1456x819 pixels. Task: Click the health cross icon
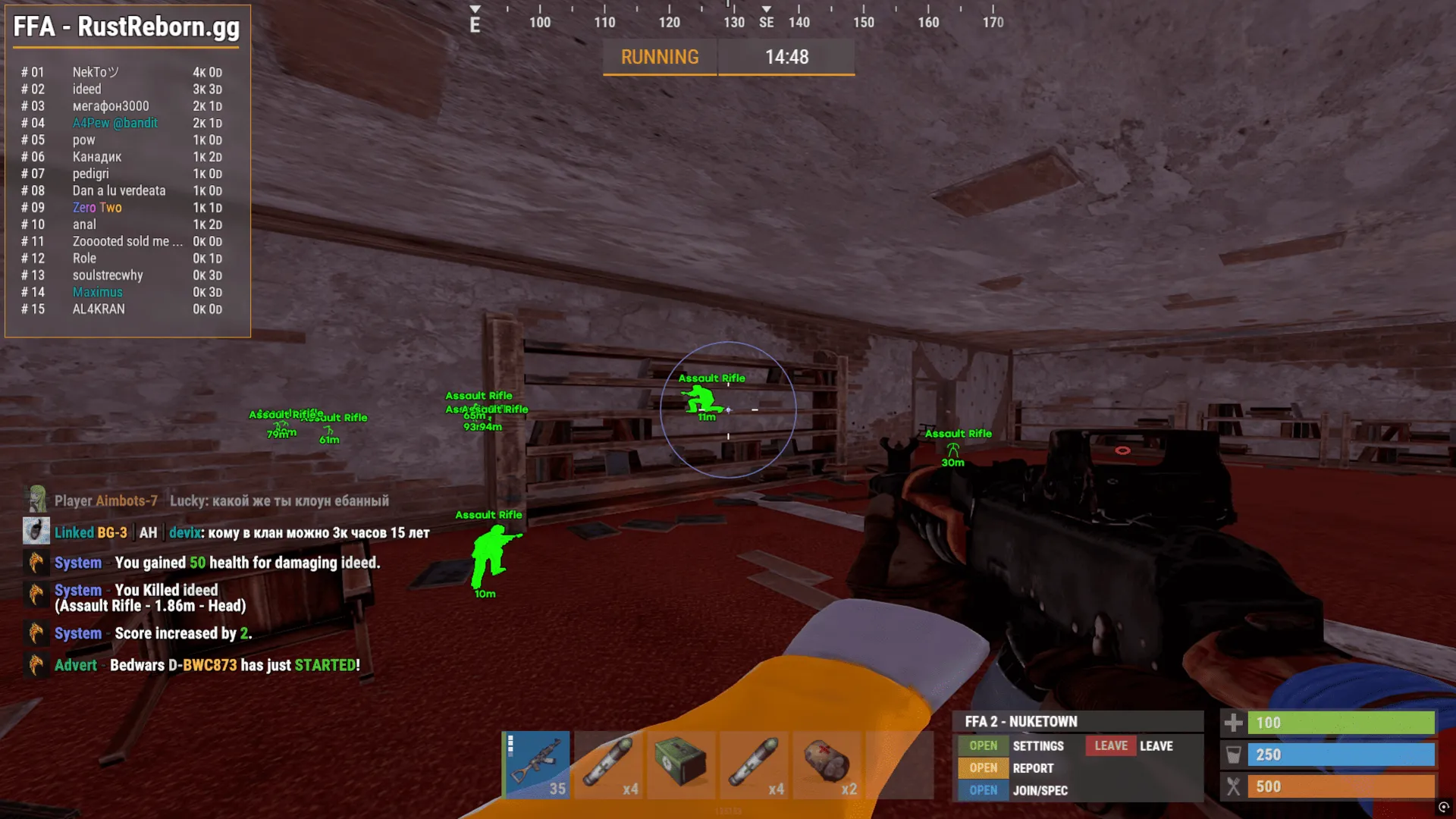click(1235, 723)
